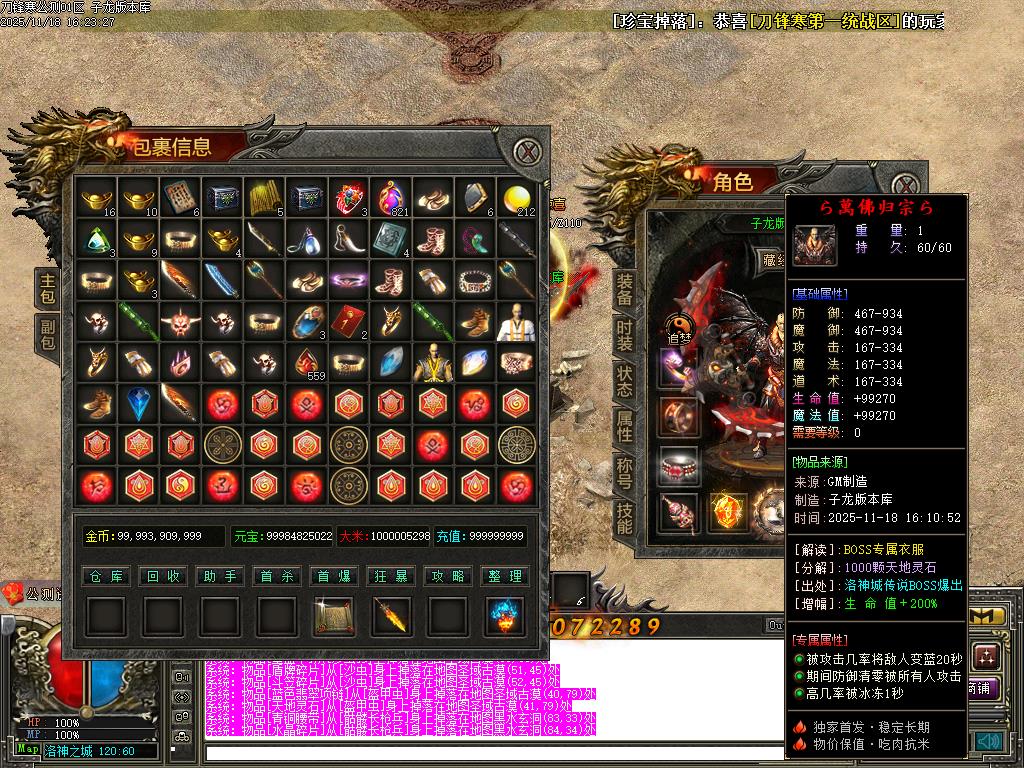Open the 仓库 warehouse button
Viewport: 1024px width, 768px height.
105,576
